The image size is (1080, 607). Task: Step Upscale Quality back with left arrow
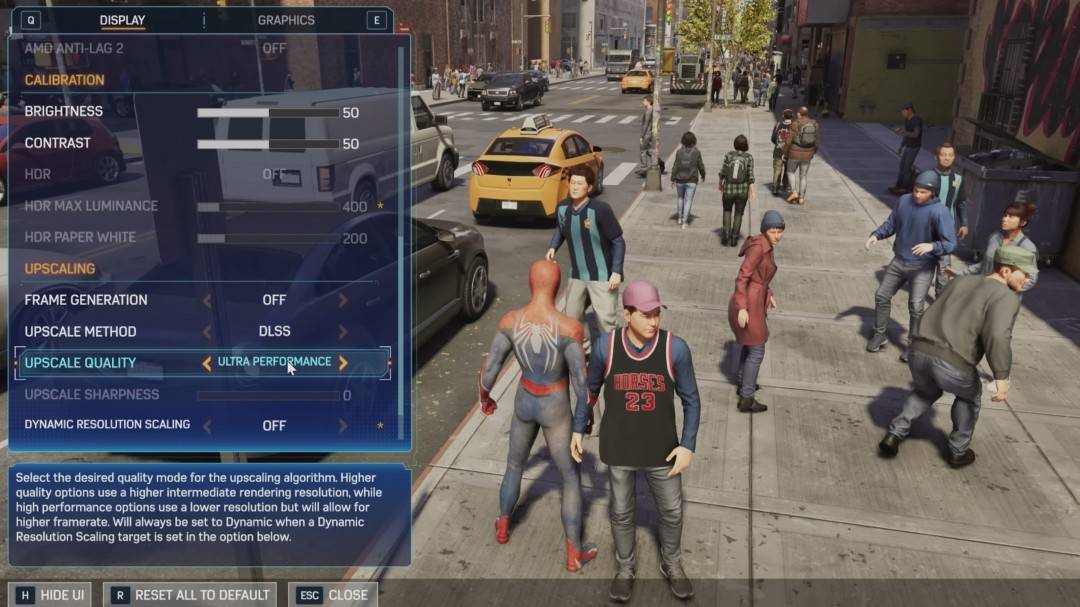point(207,363)
